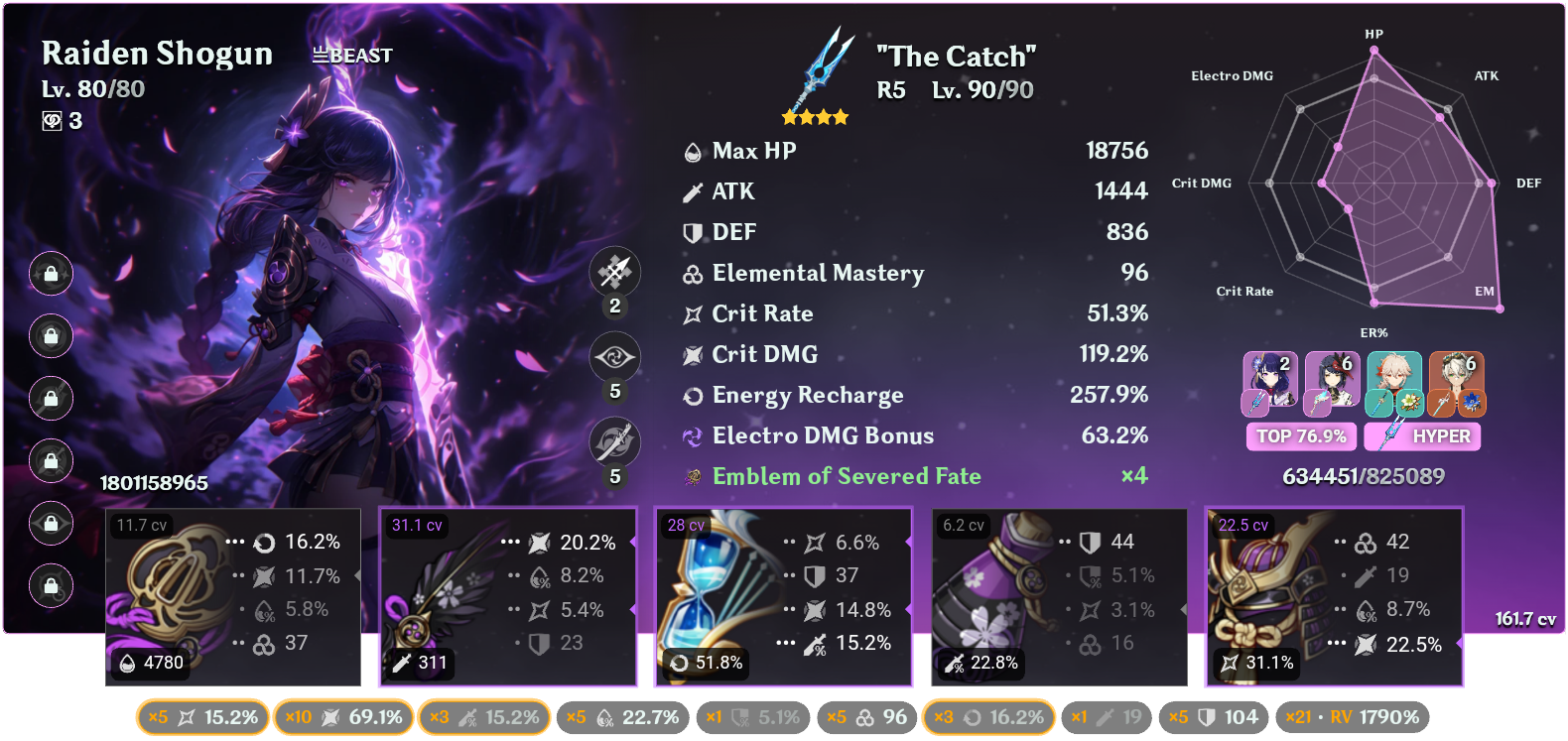Click the Elemental Mastery stat icon
The width and height of the screenshot is (1568, 741).
(x=692, y=273)
